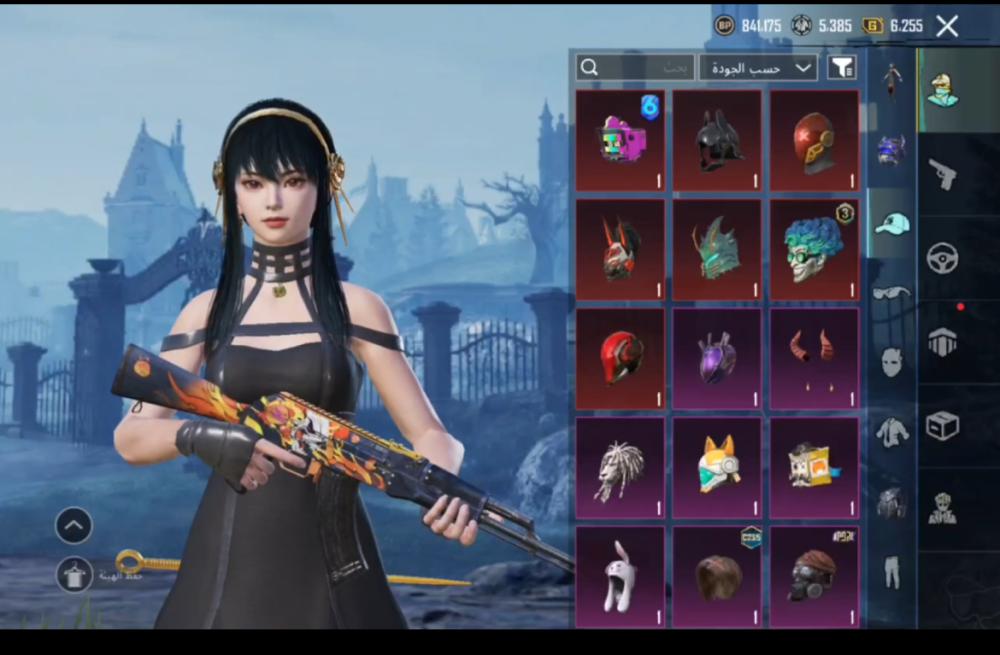
Task: Select the blue-haired clown mask
Action: (x=814, y=249)
